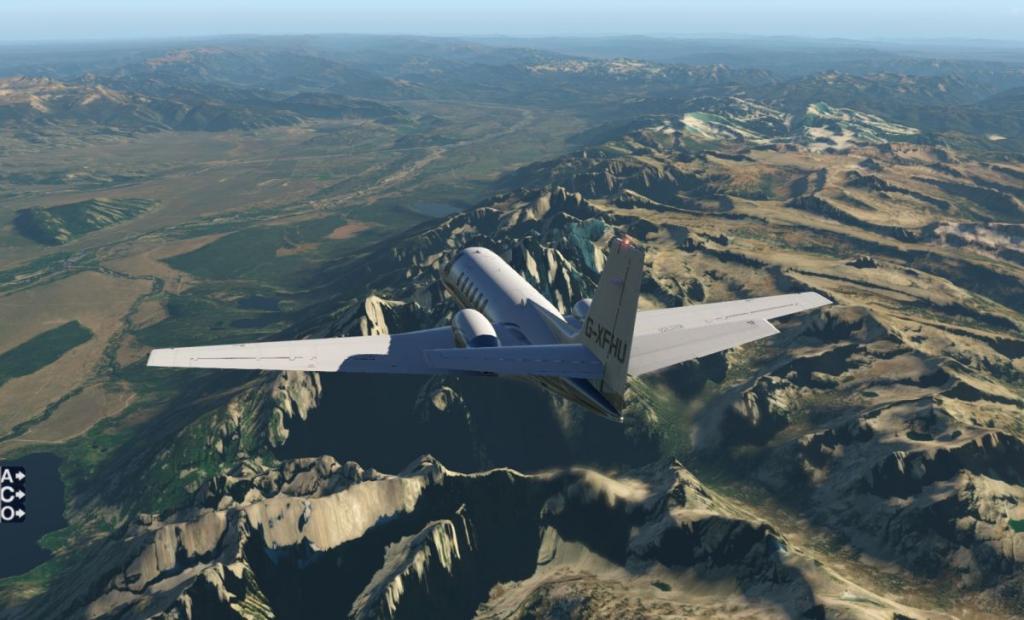The height and width of the screenshot is (620, 1024).
Task: Show the "O" arrow side tab
Action: click(12, 513)
